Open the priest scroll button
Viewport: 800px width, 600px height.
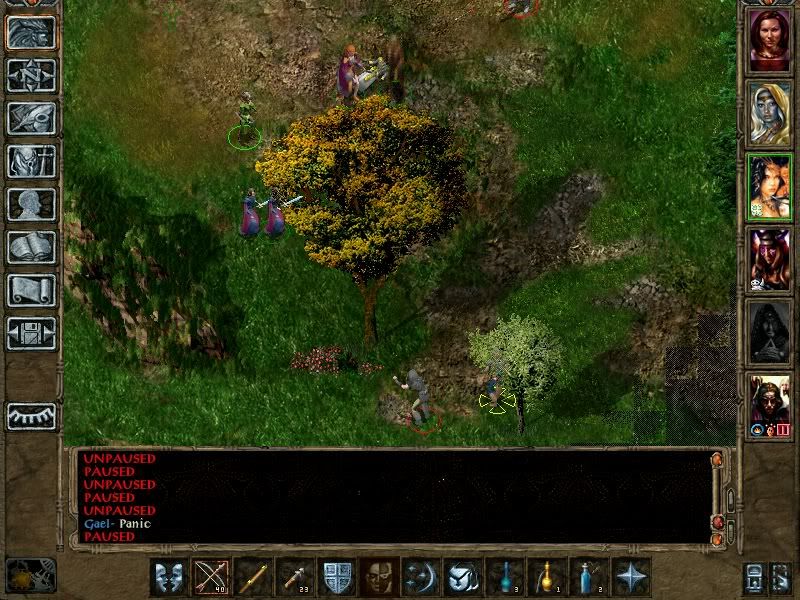(x=31, y=290)
